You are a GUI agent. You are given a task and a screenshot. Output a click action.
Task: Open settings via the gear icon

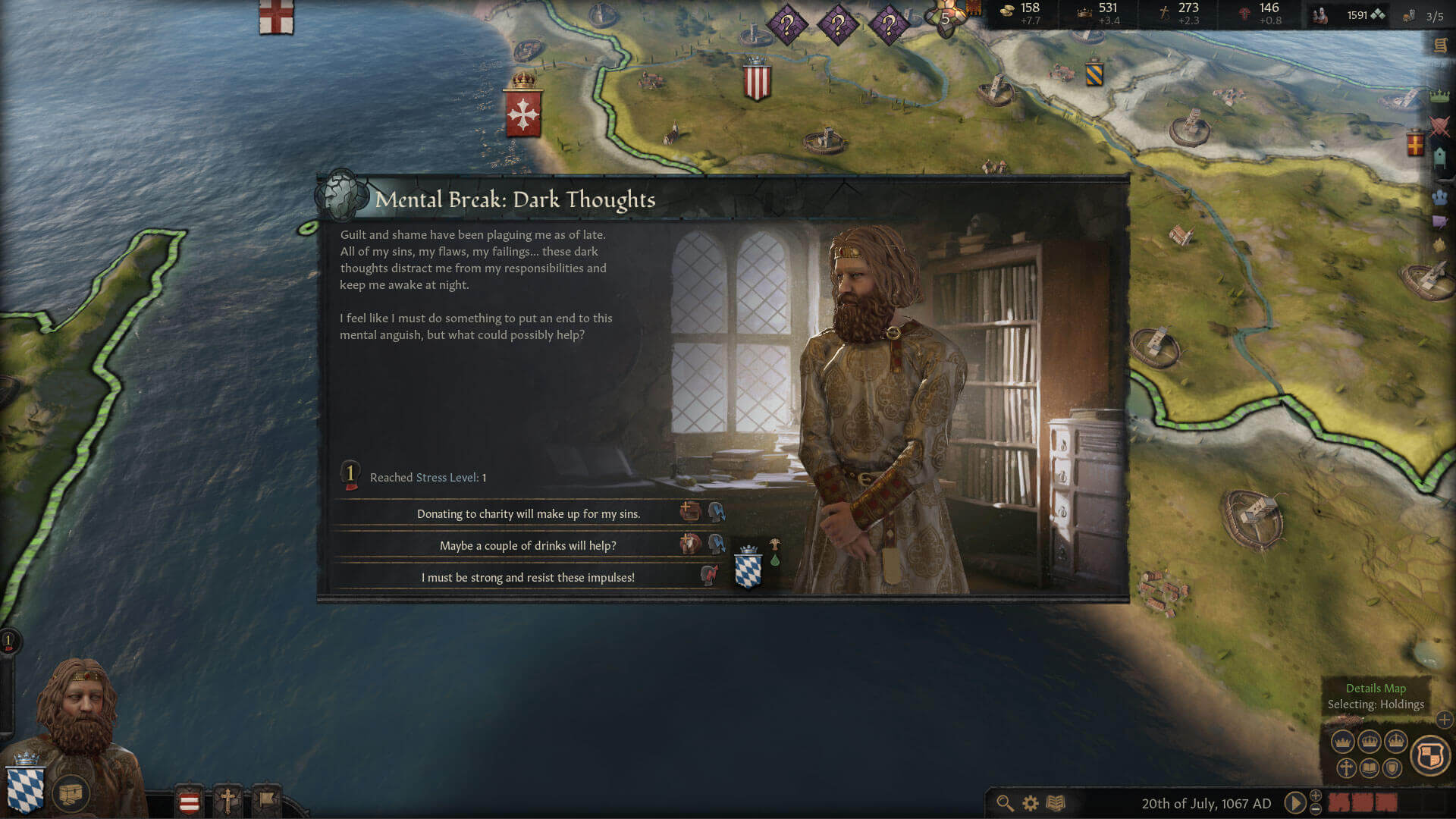1030,803
